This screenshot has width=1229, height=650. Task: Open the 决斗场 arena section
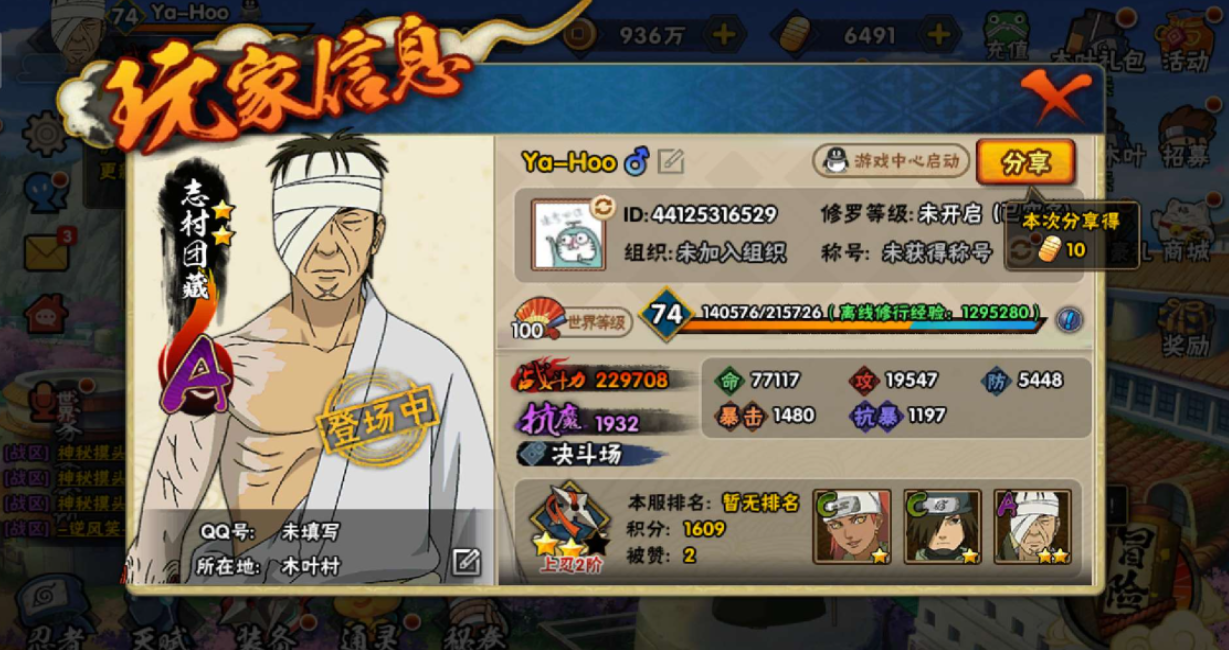point(585,454)
